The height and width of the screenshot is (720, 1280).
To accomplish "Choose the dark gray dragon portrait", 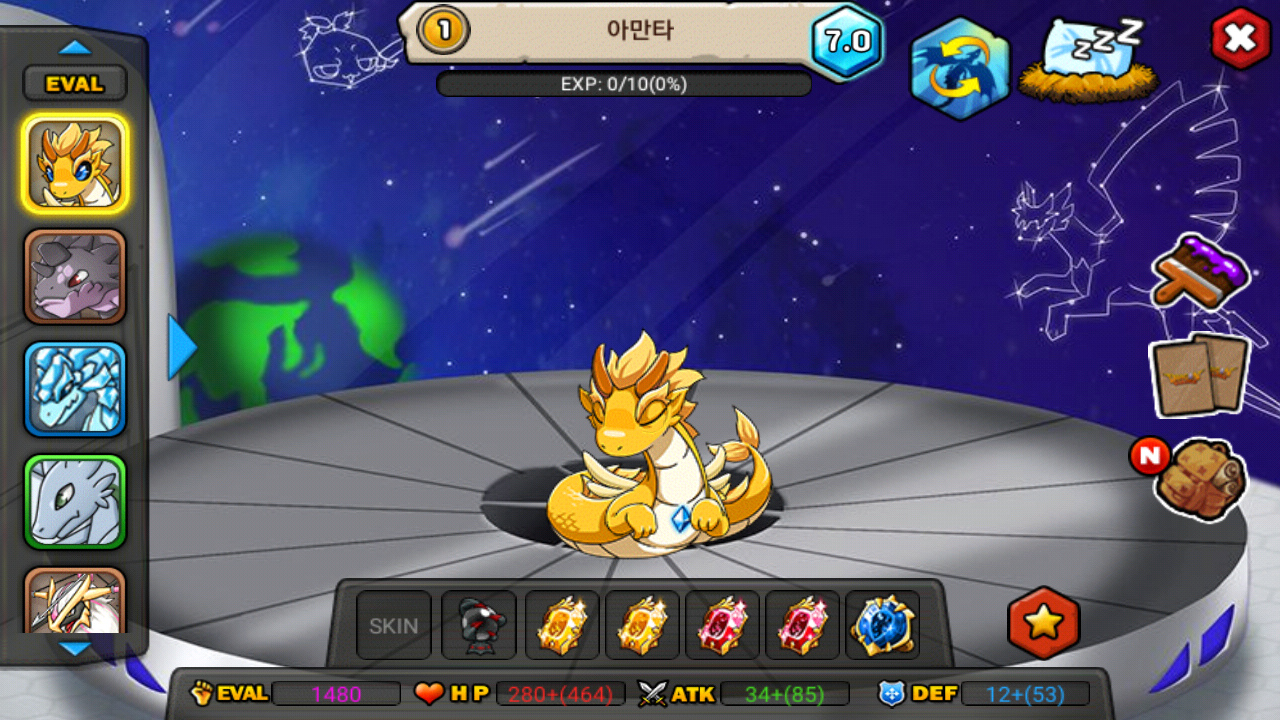I will [x=75, y=277].
